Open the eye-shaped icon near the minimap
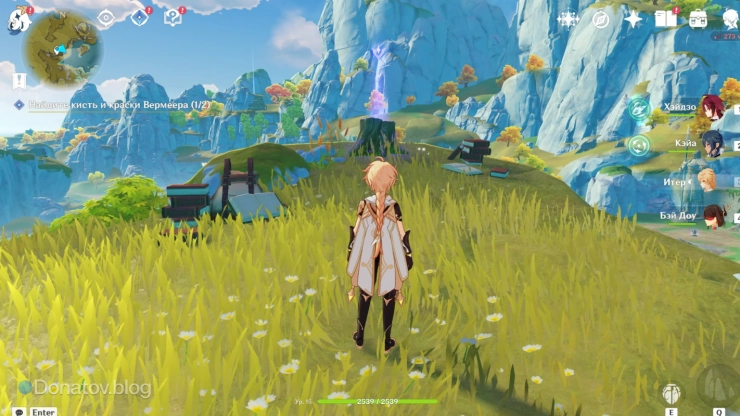The image size is (740, 416). pos(106,18)
